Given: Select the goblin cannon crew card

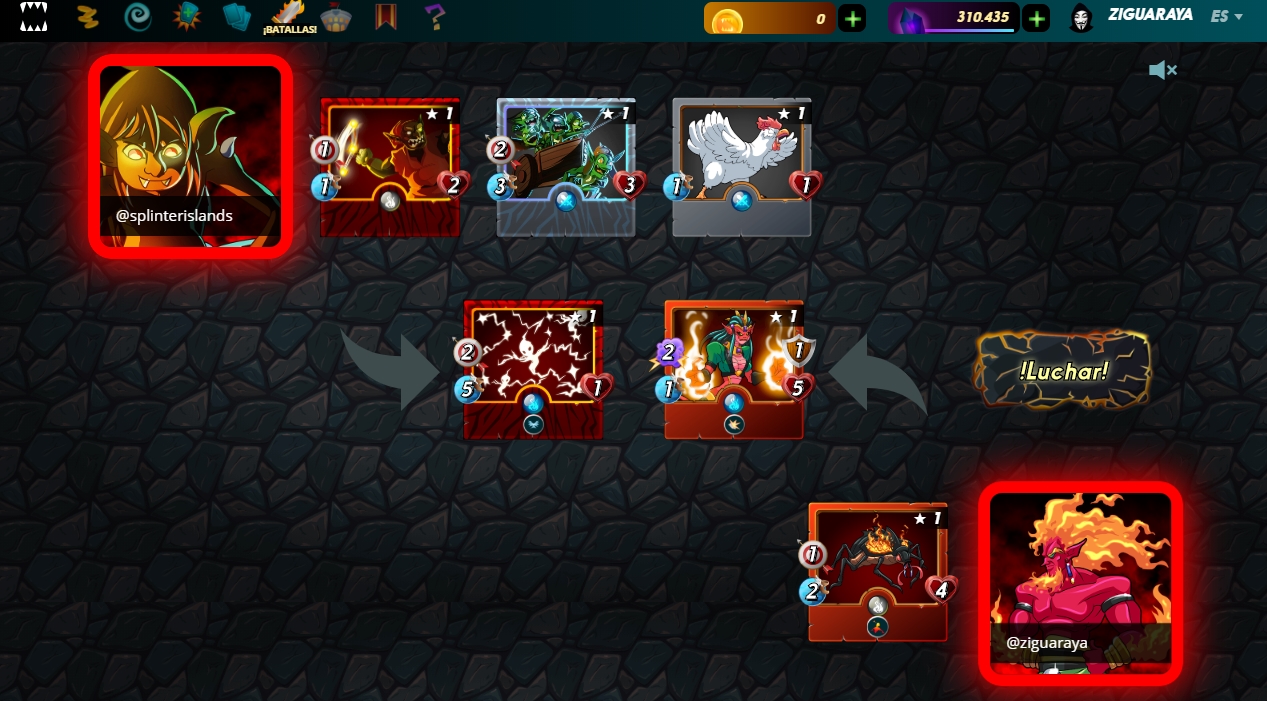Looking at the screenshot, I should pyautogui.click(x=566, y=166).
